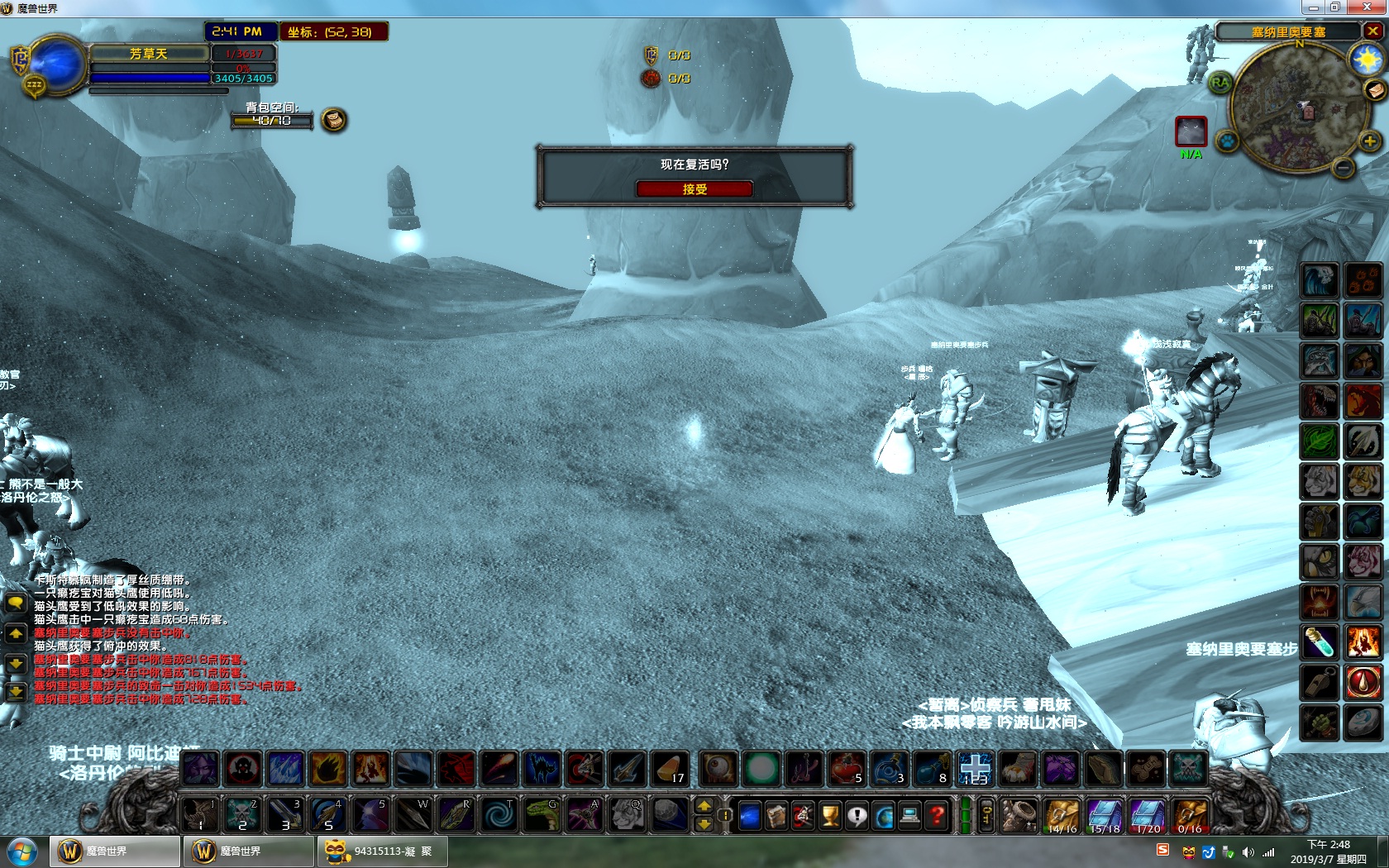Use the whistle icon in side bar
The width and height of the screenshot is (1389, 868).
(x=1320, y=683)
